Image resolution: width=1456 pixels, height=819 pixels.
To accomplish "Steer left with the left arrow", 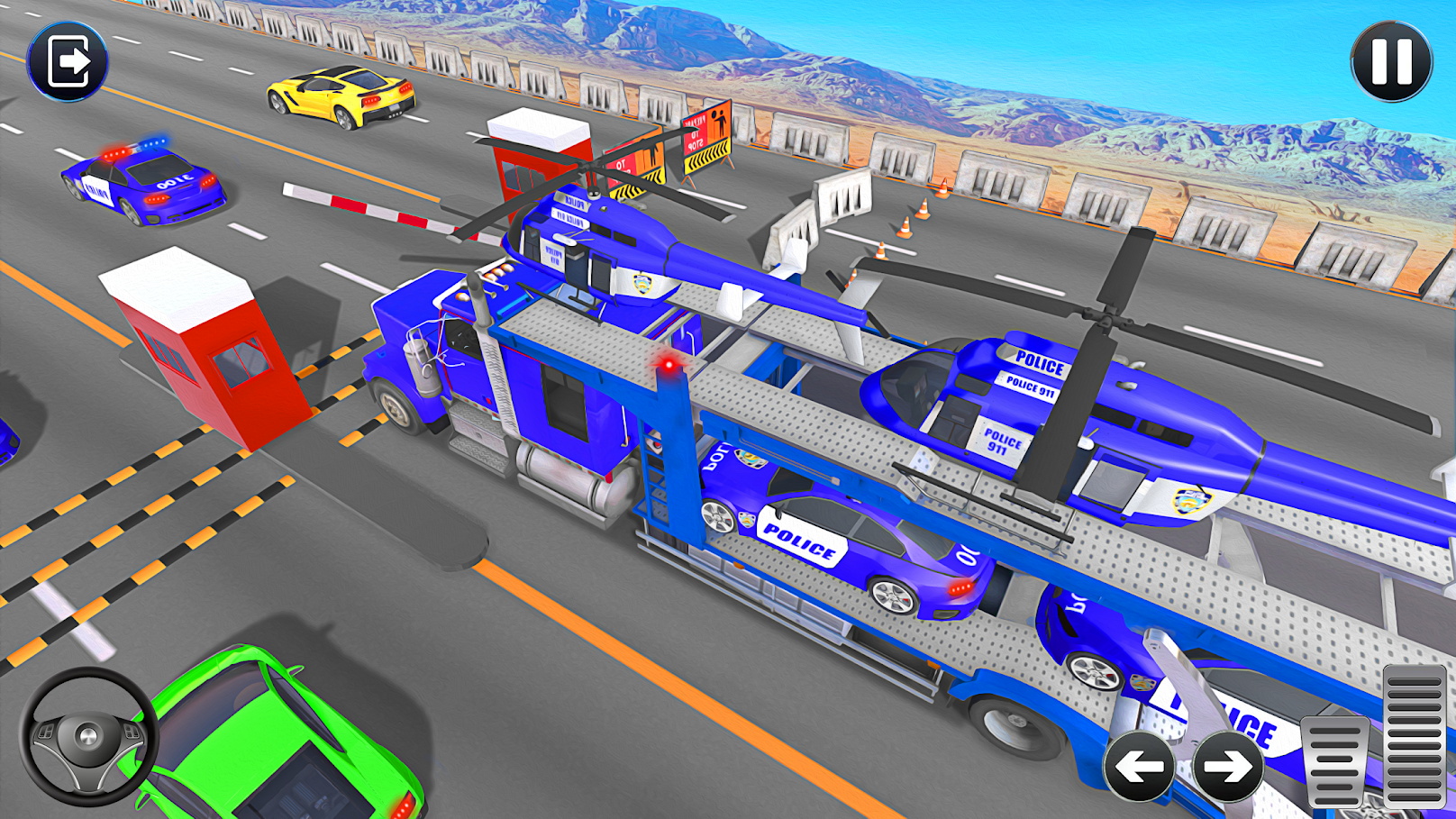I will click(1139, 767).
